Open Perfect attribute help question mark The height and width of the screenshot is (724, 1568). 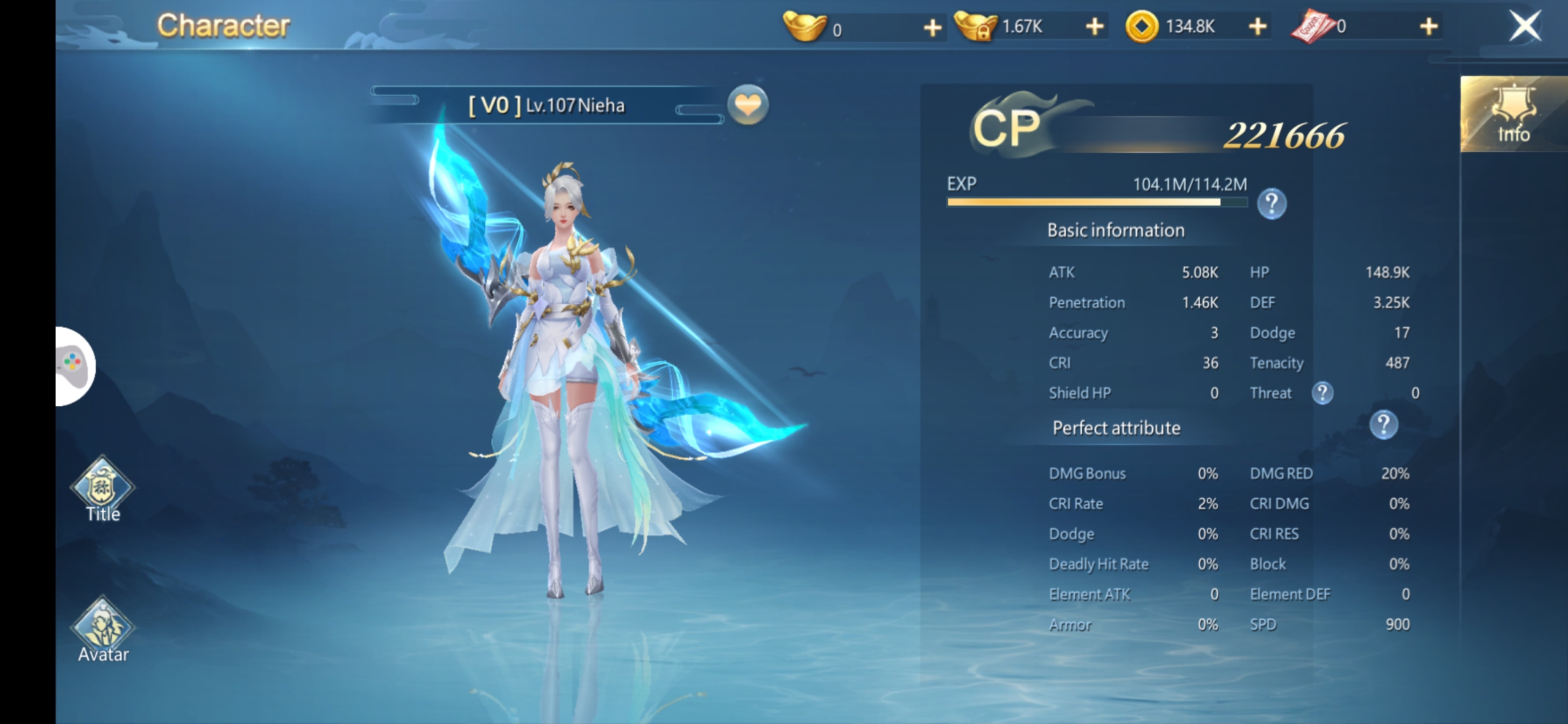point(1383,425)
